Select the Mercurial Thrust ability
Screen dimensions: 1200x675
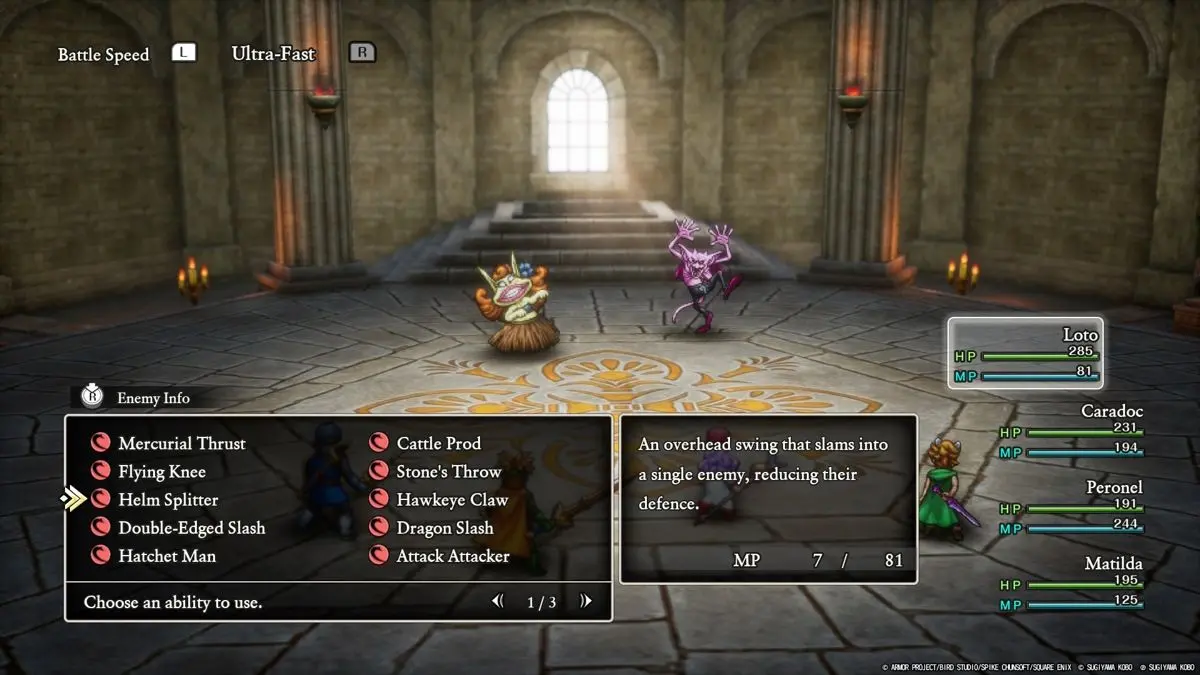pos(181,443)
